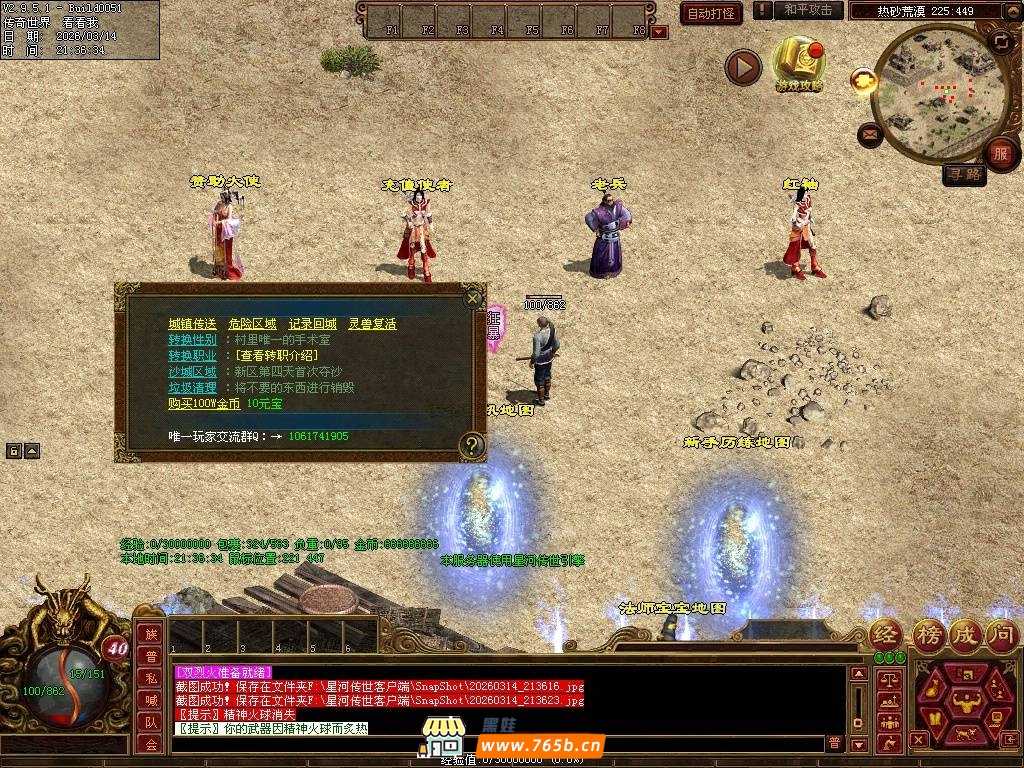The image size is (1024, 768).
Task: Choose the 转换职业 class change option
Action: (192, 356)
